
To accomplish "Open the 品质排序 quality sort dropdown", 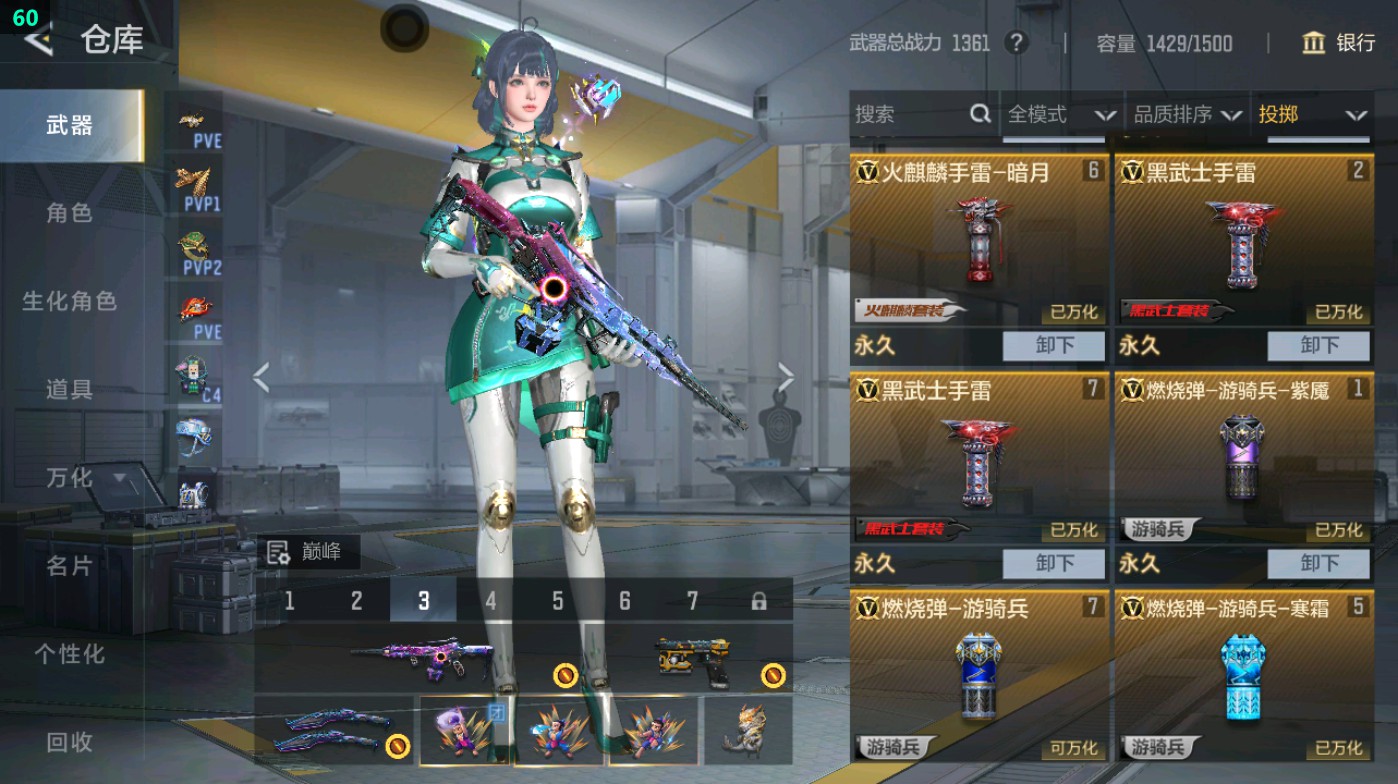I will [x=1184, y=114].
